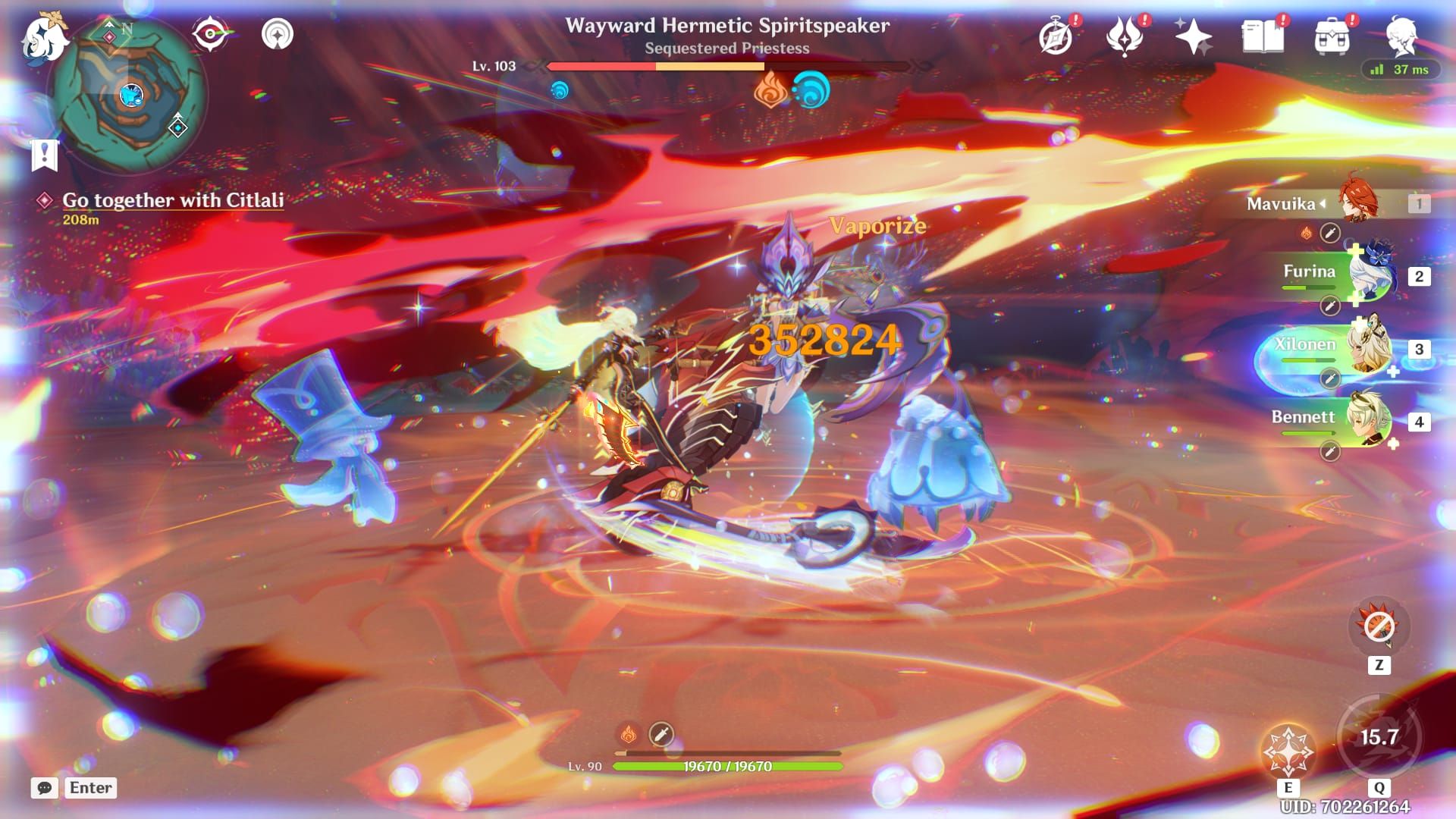Open the Events winged icon

pyautogui.click(x=1125, y=36)
